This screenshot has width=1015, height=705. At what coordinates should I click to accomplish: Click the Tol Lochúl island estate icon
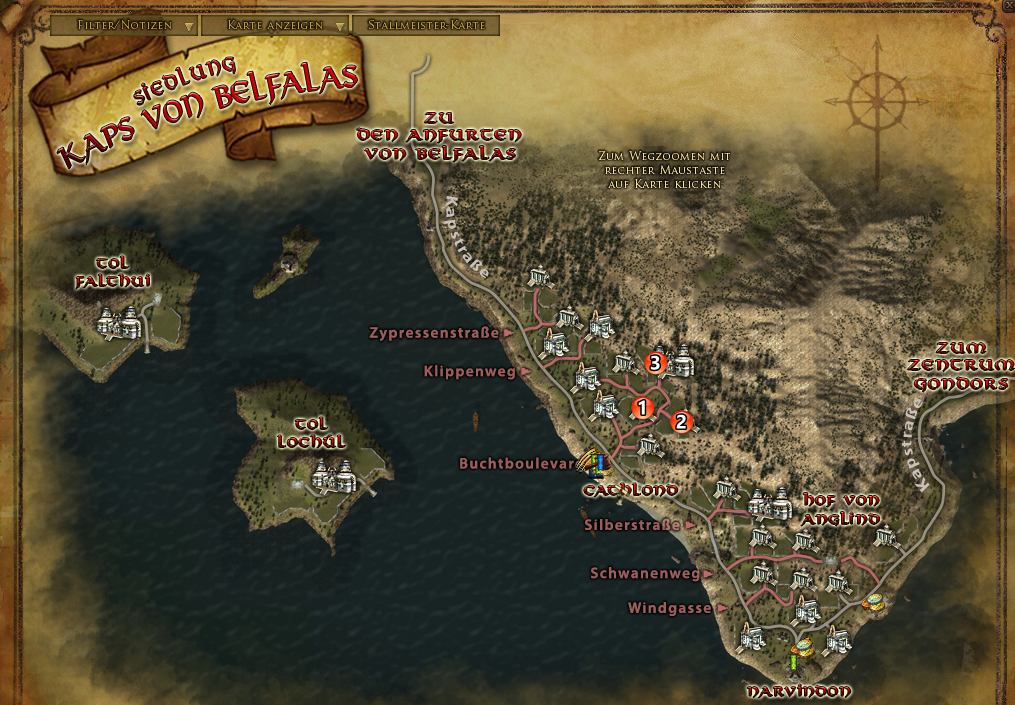pyautogui.click(x=332, y=475)
